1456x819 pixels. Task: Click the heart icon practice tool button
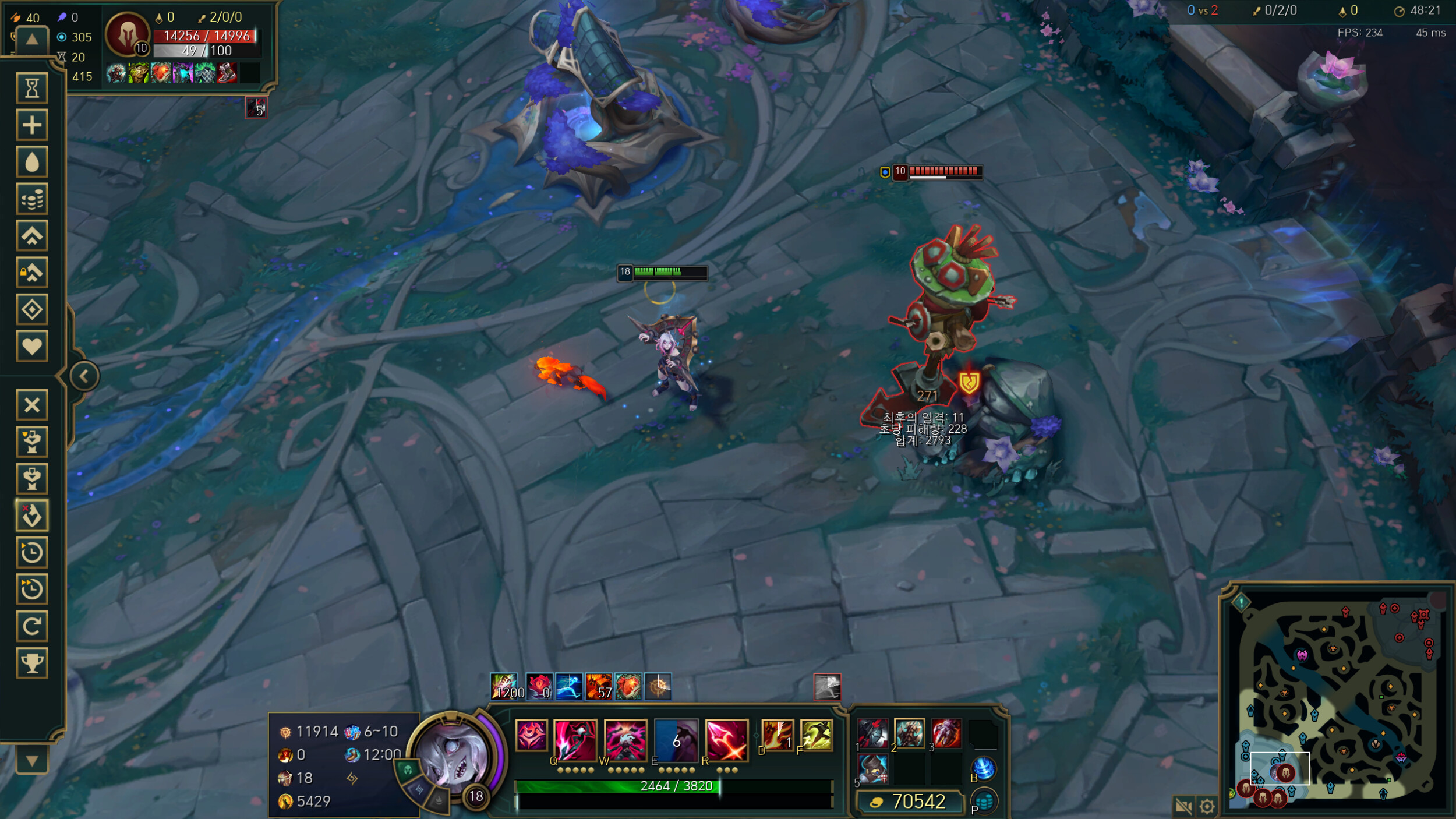[32, 347]
